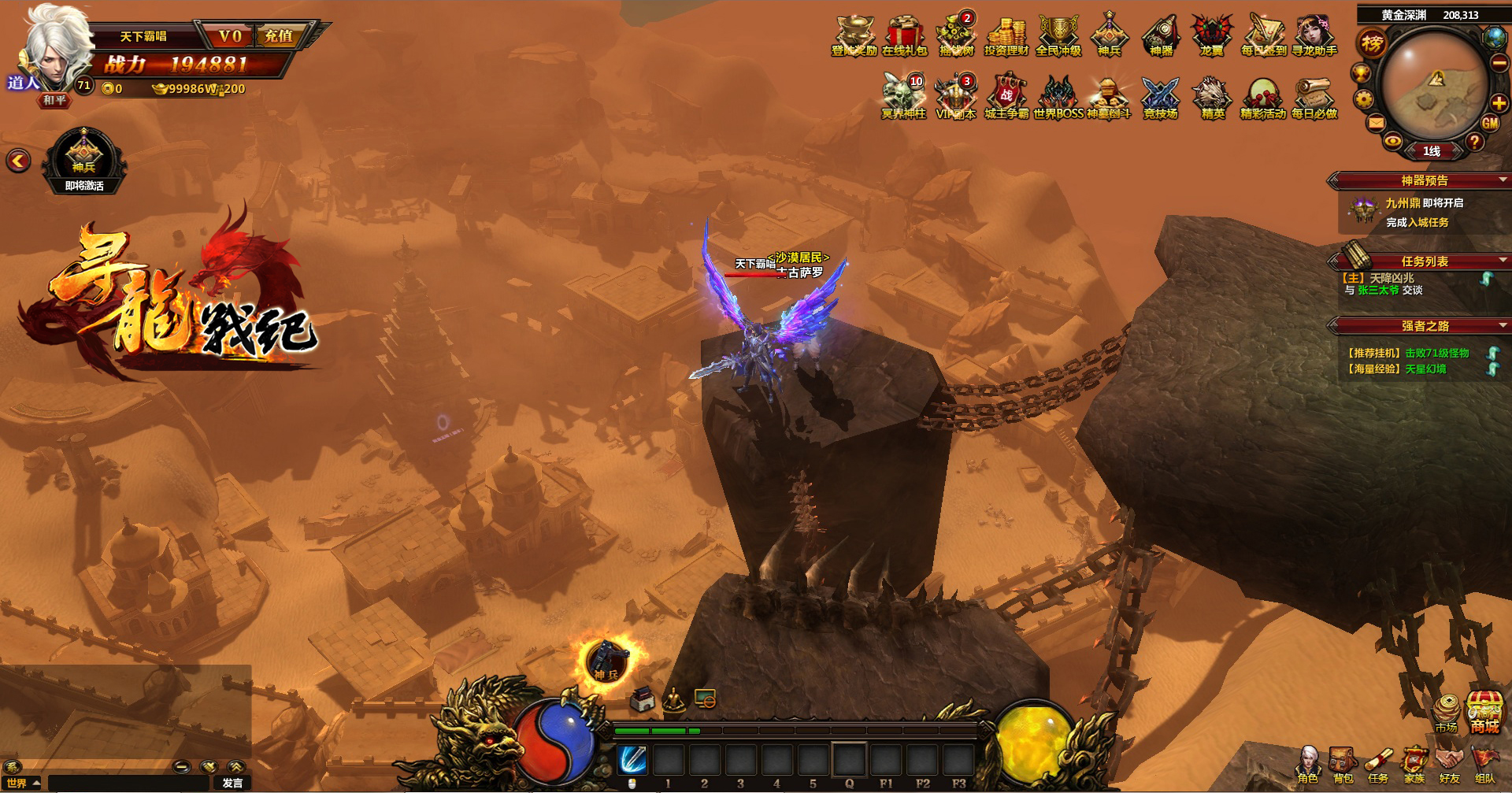Viewport: 1512px width, 793px height.
Task: Open the 世界 chat channel selector
Action: coord(23,783)
